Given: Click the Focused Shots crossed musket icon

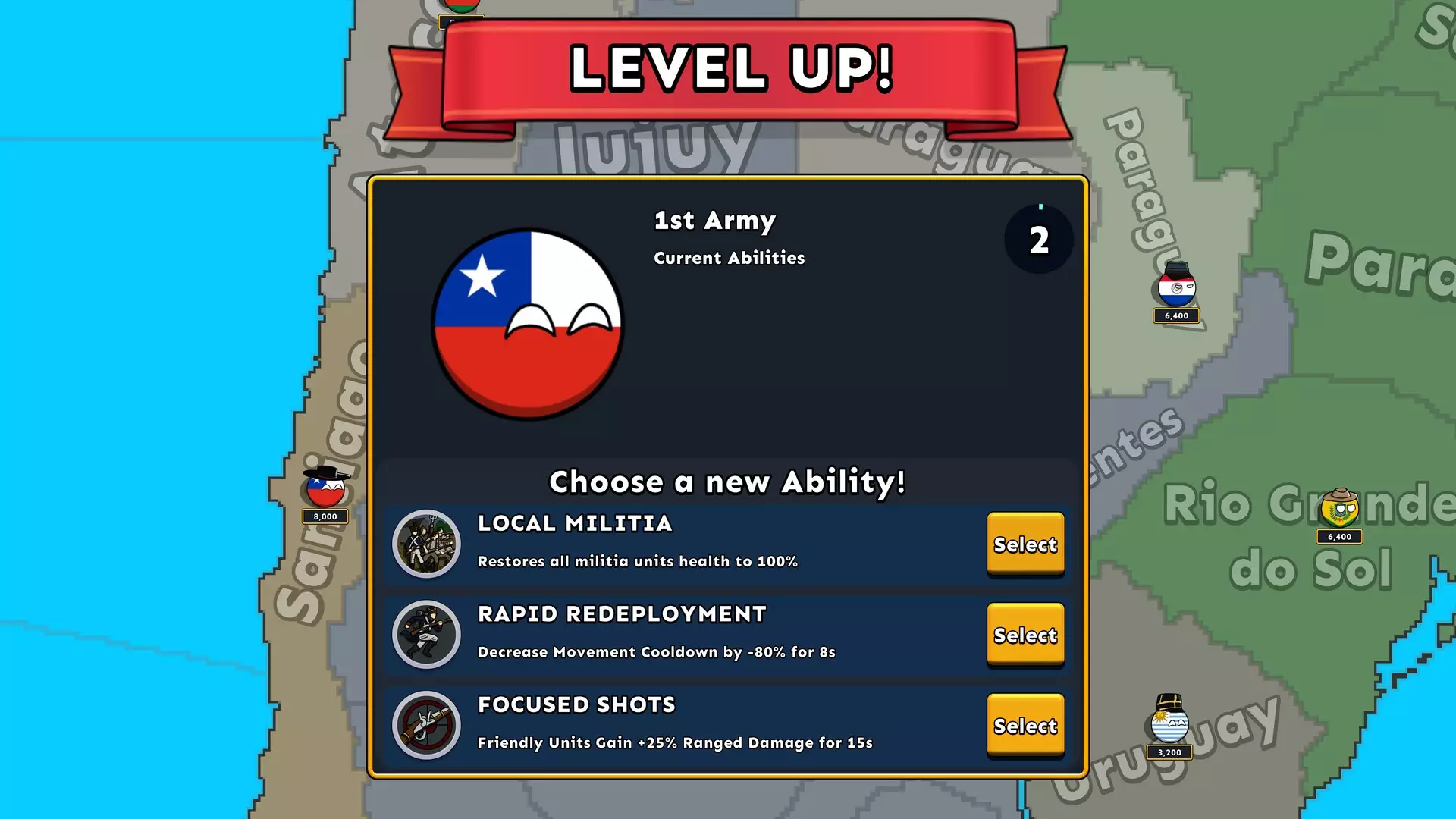Looking at the screenshot, I should tap(426, 726).
